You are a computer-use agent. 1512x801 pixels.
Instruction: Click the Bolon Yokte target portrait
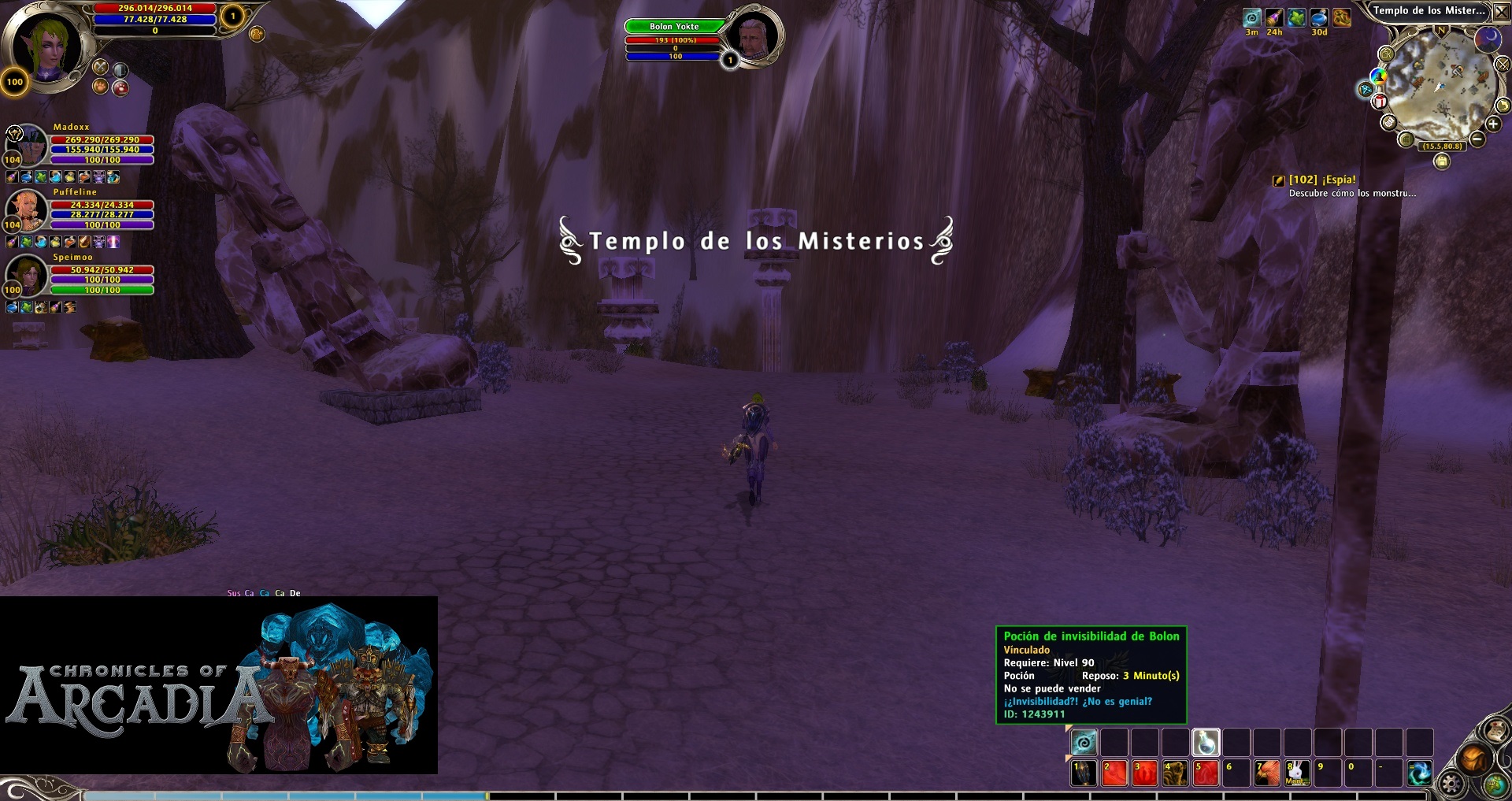pos(753,37)
